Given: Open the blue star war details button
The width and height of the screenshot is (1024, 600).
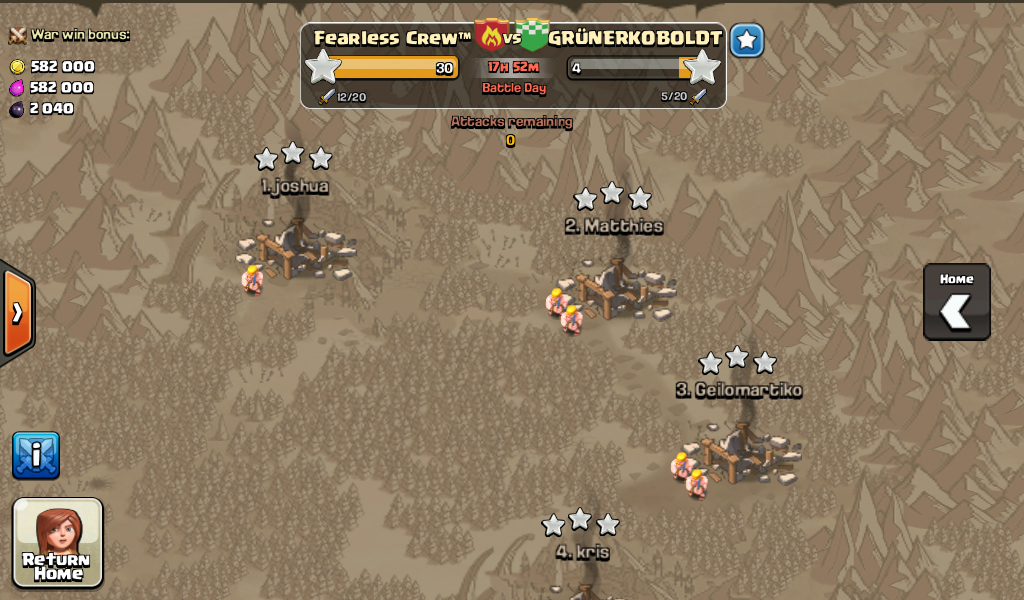Looking at the screenshot, I should [x=746, y=41].
